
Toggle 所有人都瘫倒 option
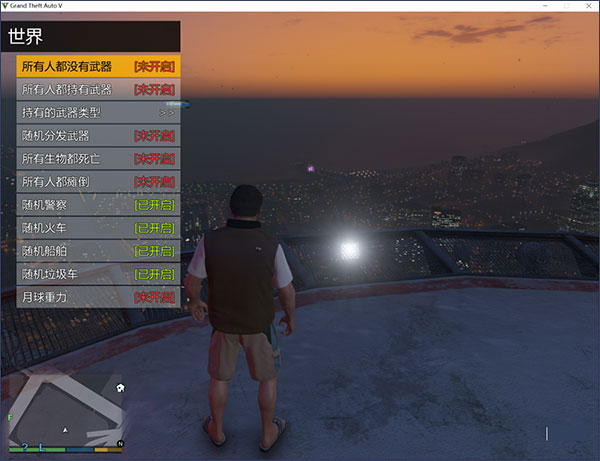pyautogui.click(x=98, y=182)
